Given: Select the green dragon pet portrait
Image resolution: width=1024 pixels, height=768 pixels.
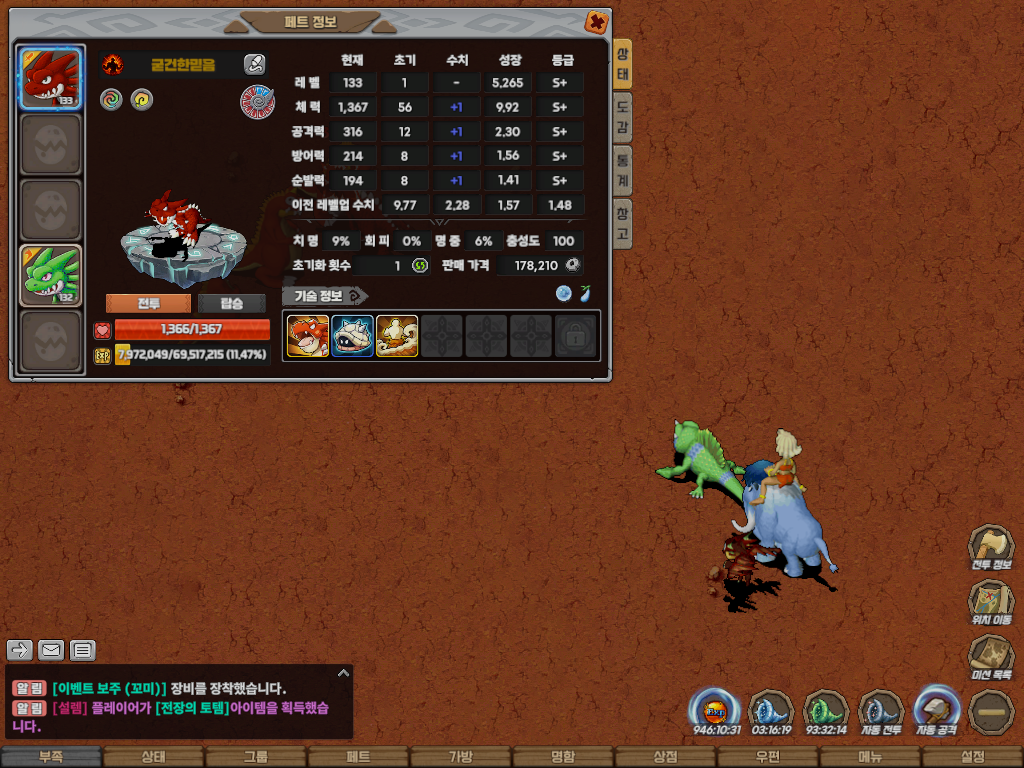Looking at the screenshot, I should tap(51, 275).
